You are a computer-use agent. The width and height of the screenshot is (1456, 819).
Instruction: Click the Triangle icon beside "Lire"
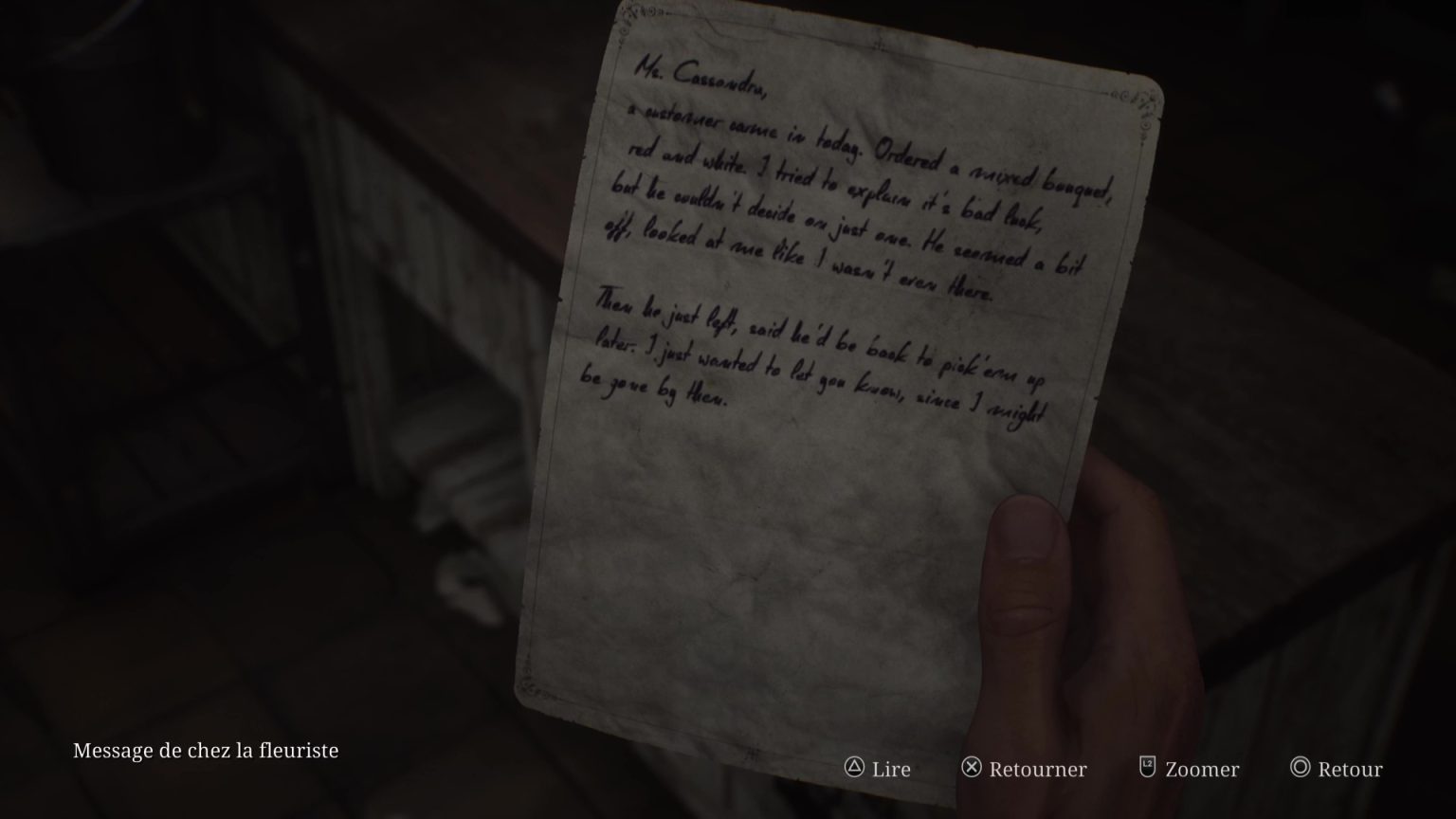point(854,769)
